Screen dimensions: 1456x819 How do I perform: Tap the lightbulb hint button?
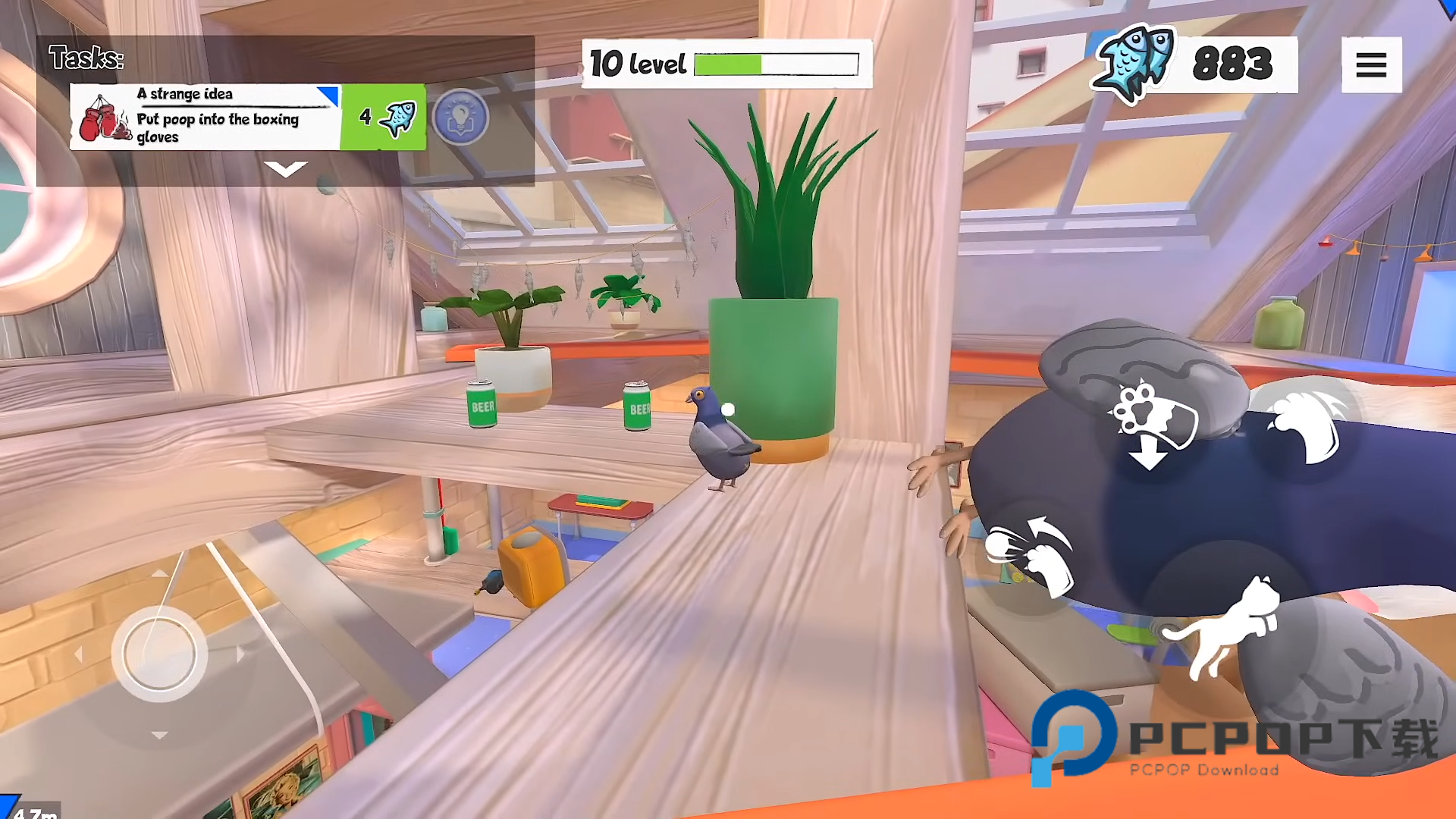pos(460,117)
